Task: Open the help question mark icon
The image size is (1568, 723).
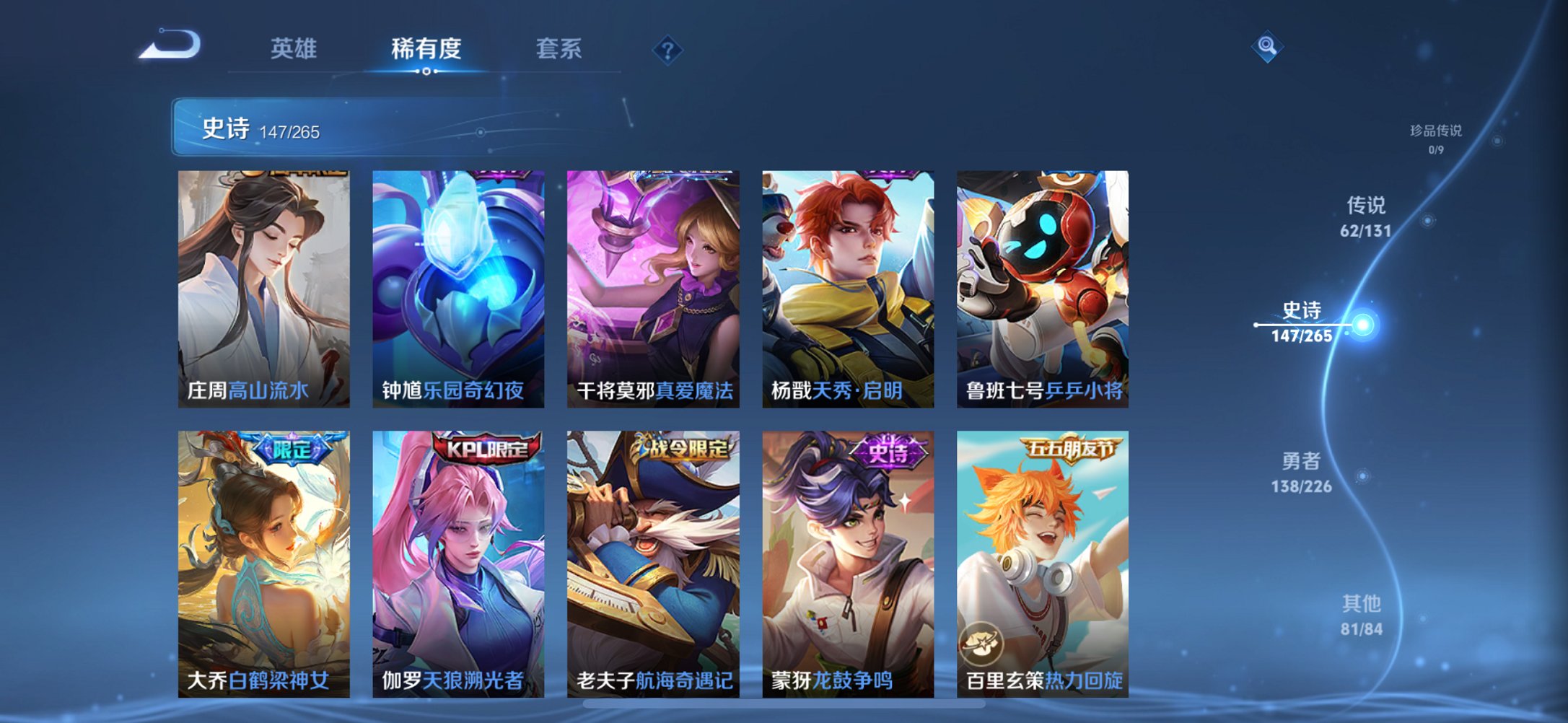Action: click(667, 49)
